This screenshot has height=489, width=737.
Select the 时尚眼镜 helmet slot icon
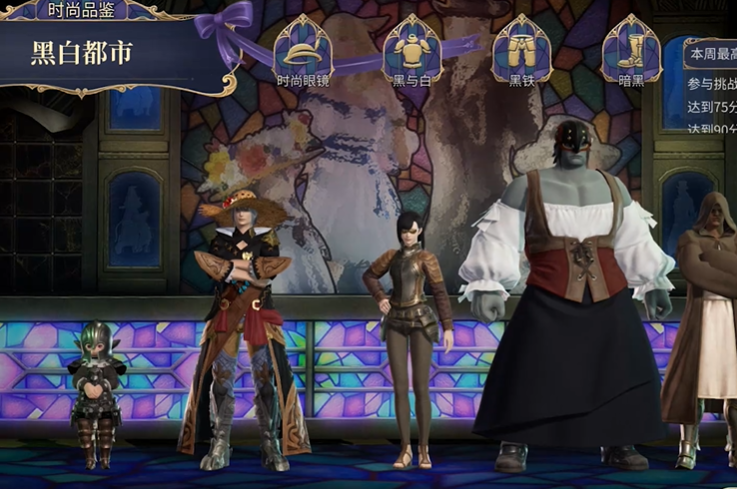(x=303, y=47)
